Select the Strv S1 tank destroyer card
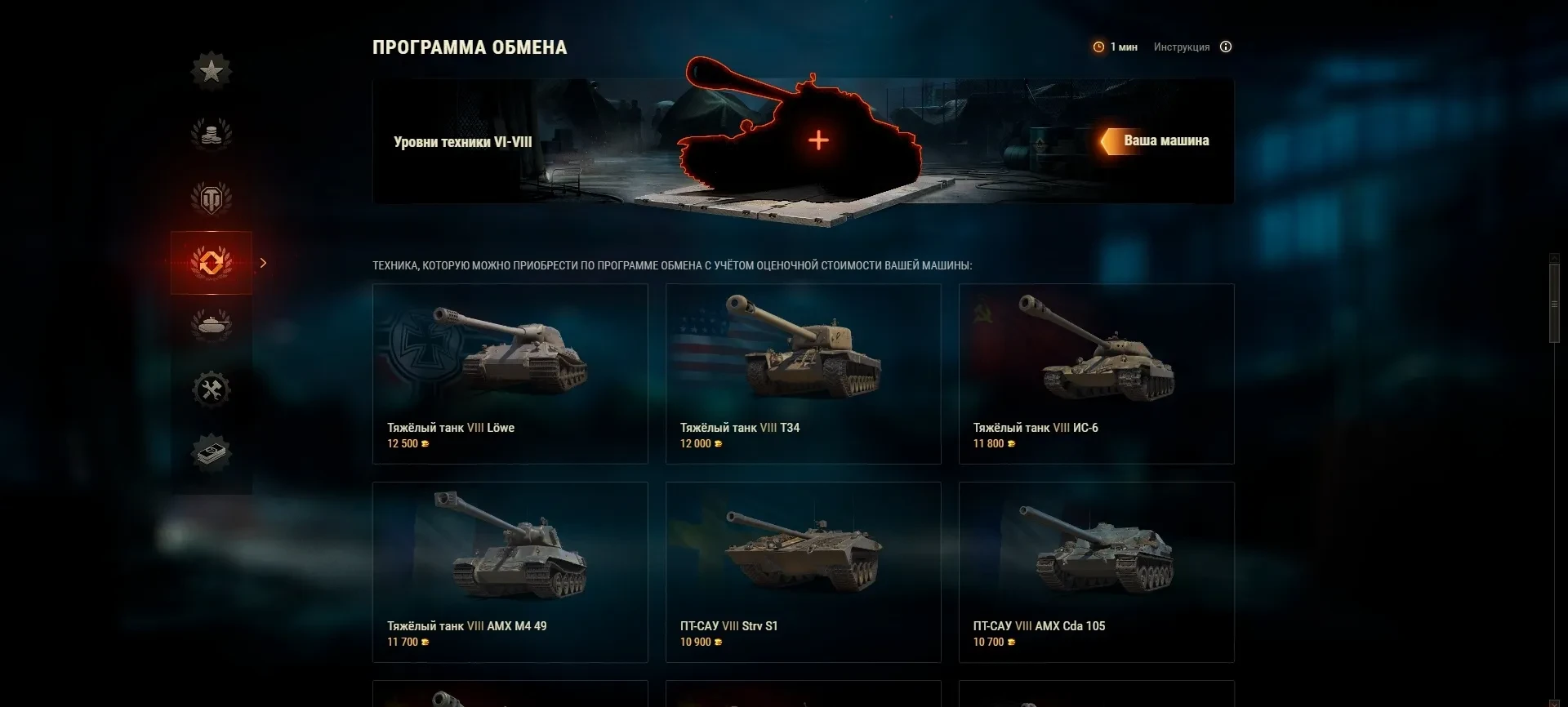Screen dimensions: 1568x707 (803, 571)
